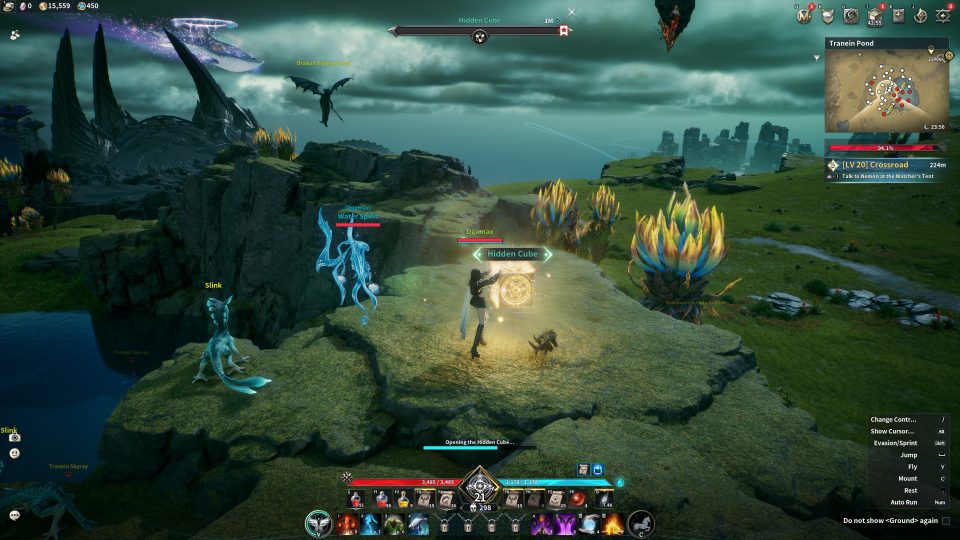This screenshot has width=960, height=540.
Task: Cast the green nature skill icon
Action: coord(394,524)
